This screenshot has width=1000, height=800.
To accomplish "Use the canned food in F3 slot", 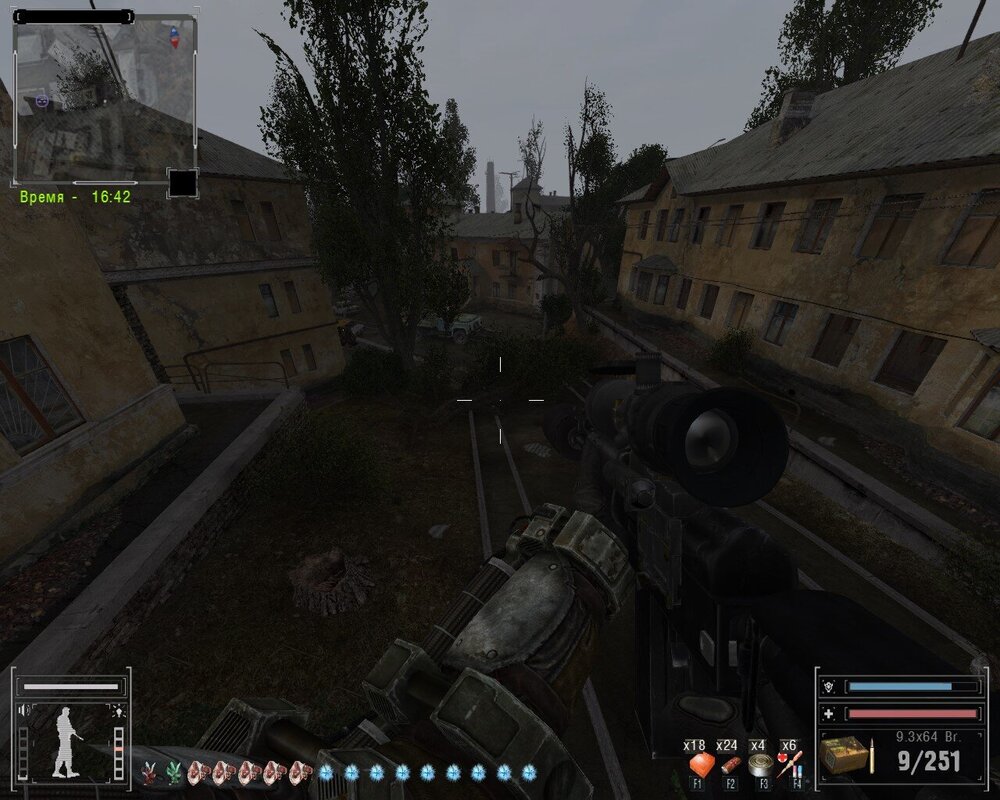I will [x=760, y=766].
